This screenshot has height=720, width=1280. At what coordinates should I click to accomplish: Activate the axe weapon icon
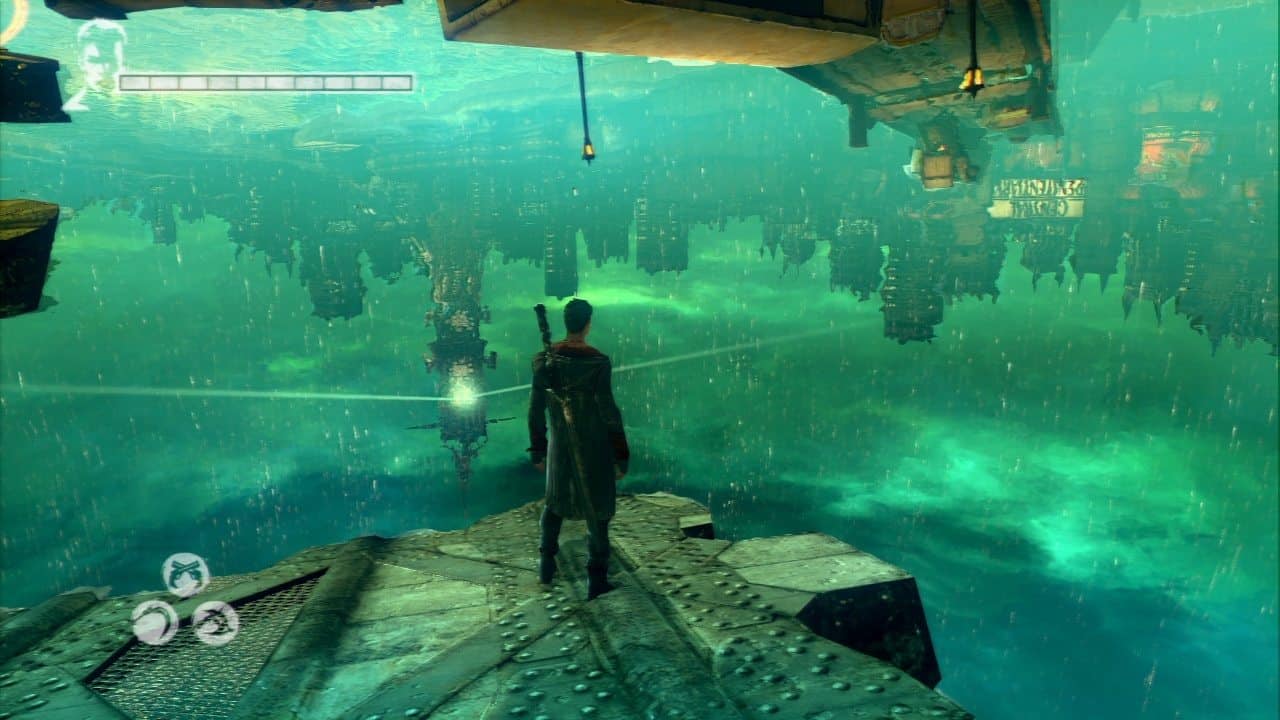(215, 622)
